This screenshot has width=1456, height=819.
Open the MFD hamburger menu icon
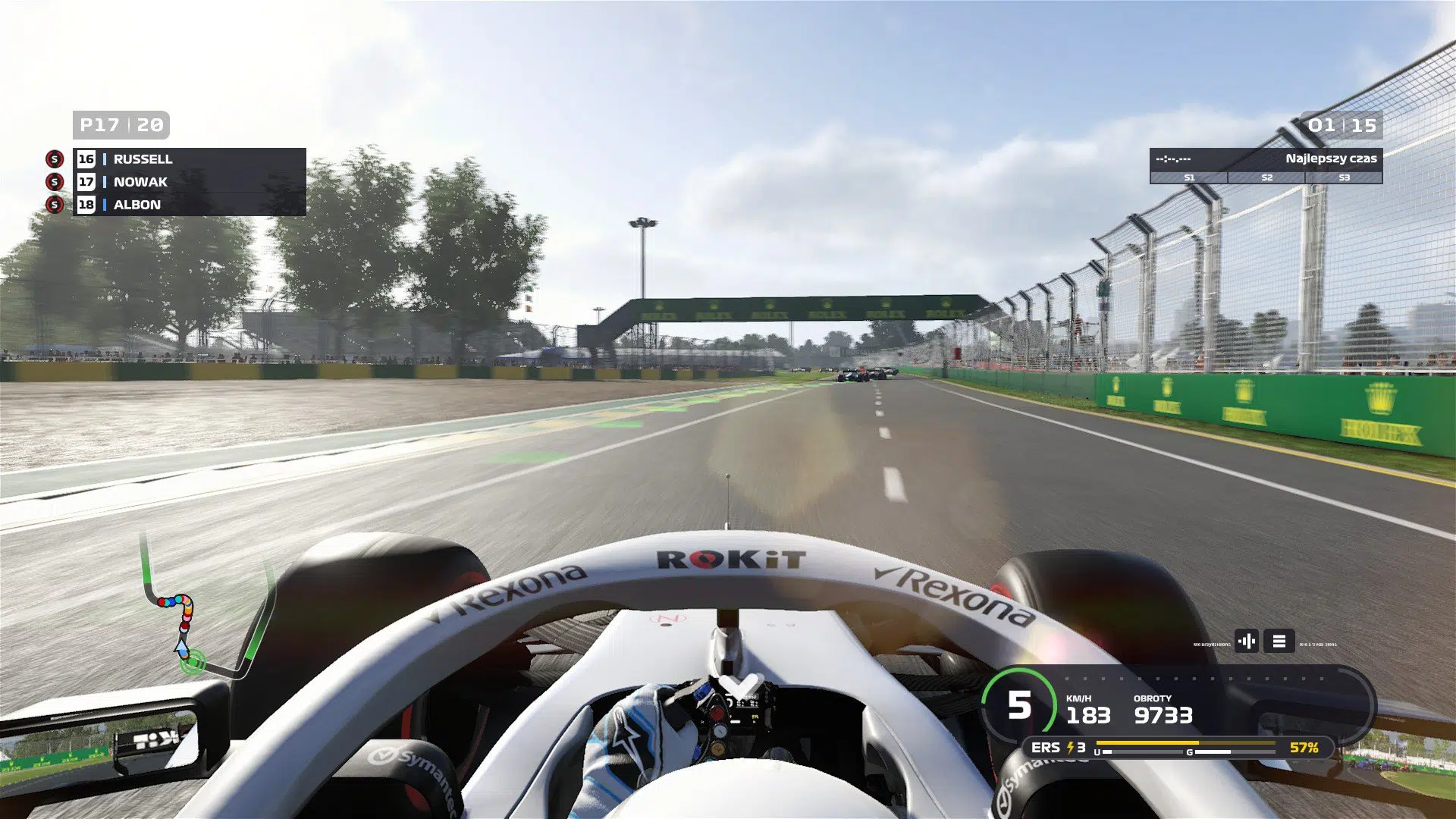(1278, 641)
